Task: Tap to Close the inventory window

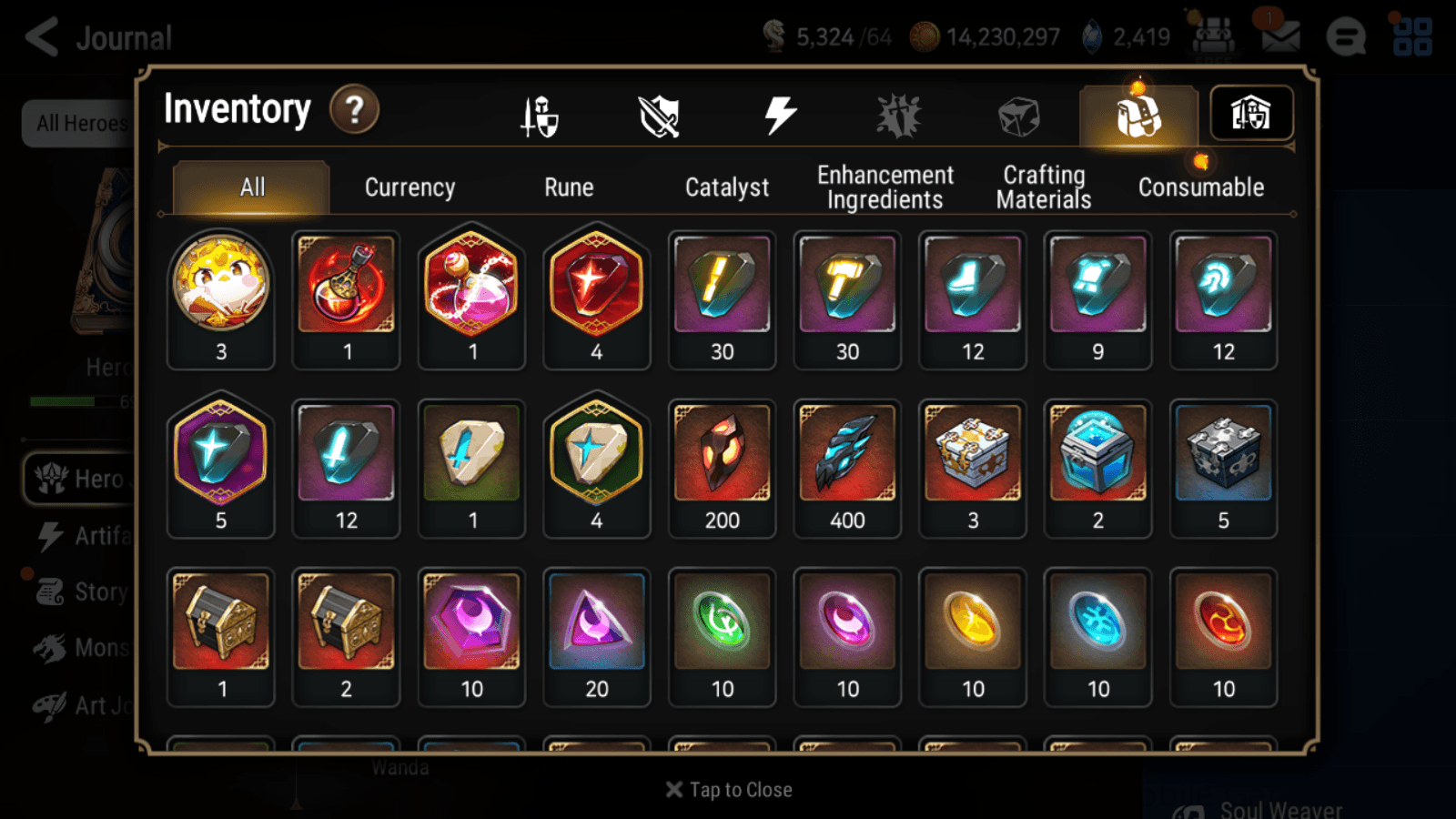Action: pos(727,790)
